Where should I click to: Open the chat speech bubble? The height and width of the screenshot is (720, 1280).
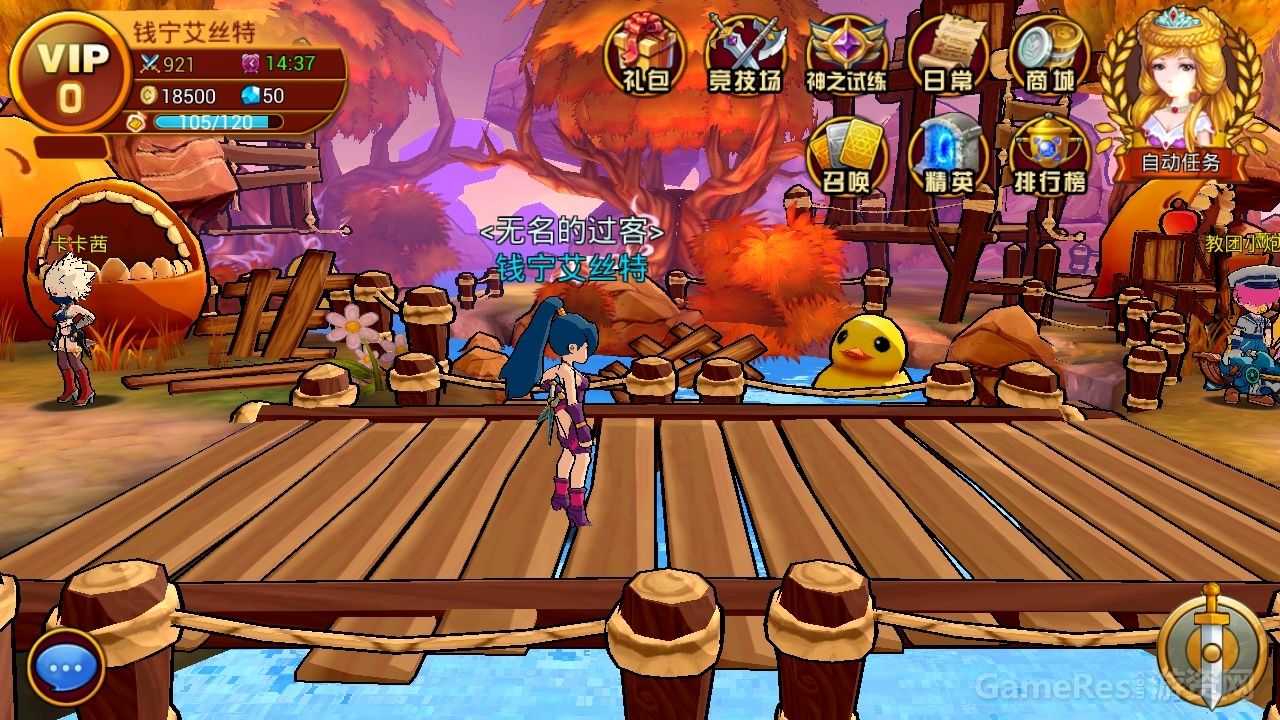[x=67, y=667]
